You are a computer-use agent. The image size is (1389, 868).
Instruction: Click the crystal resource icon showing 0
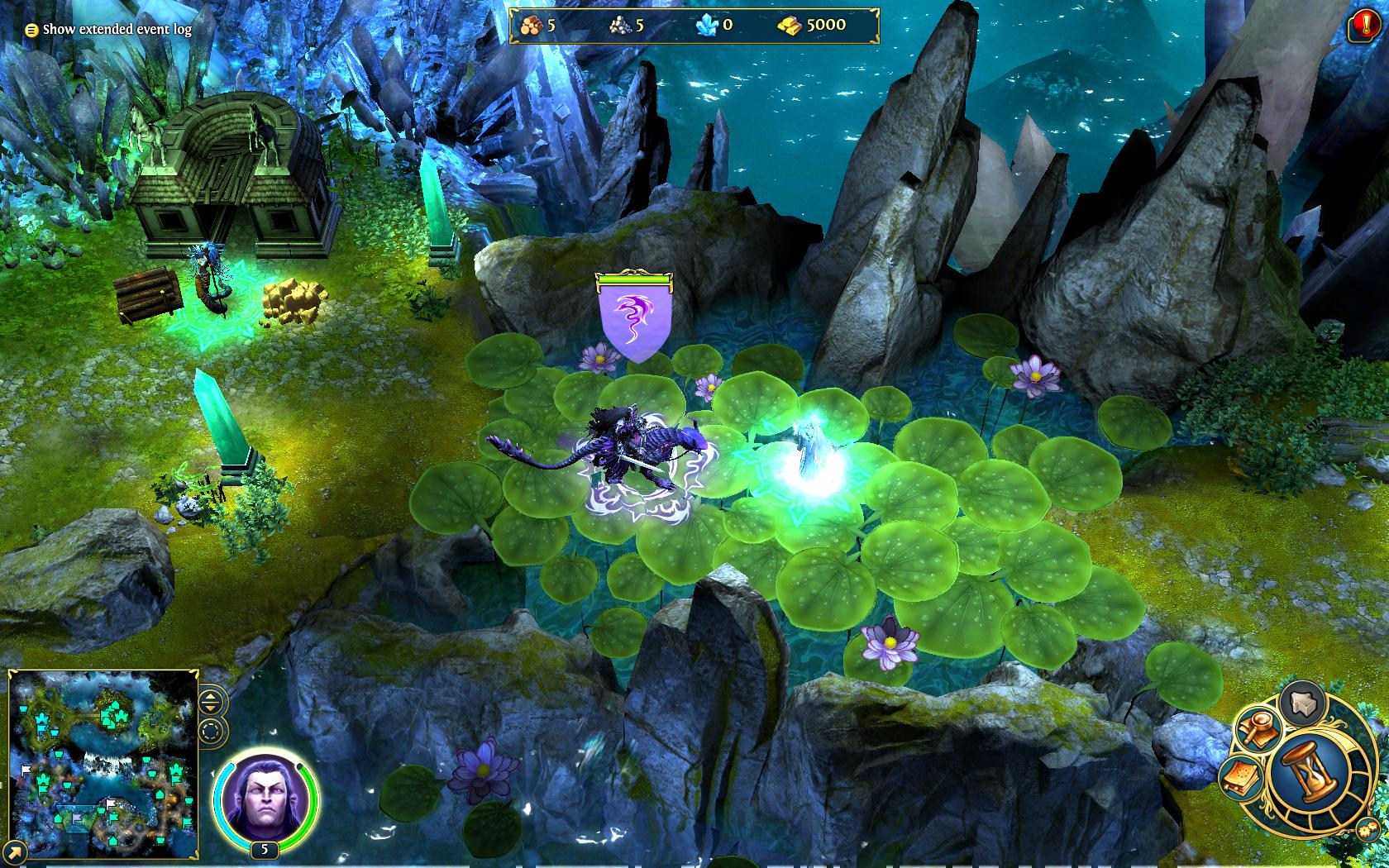pyautogui.click(x=705, y=25)
